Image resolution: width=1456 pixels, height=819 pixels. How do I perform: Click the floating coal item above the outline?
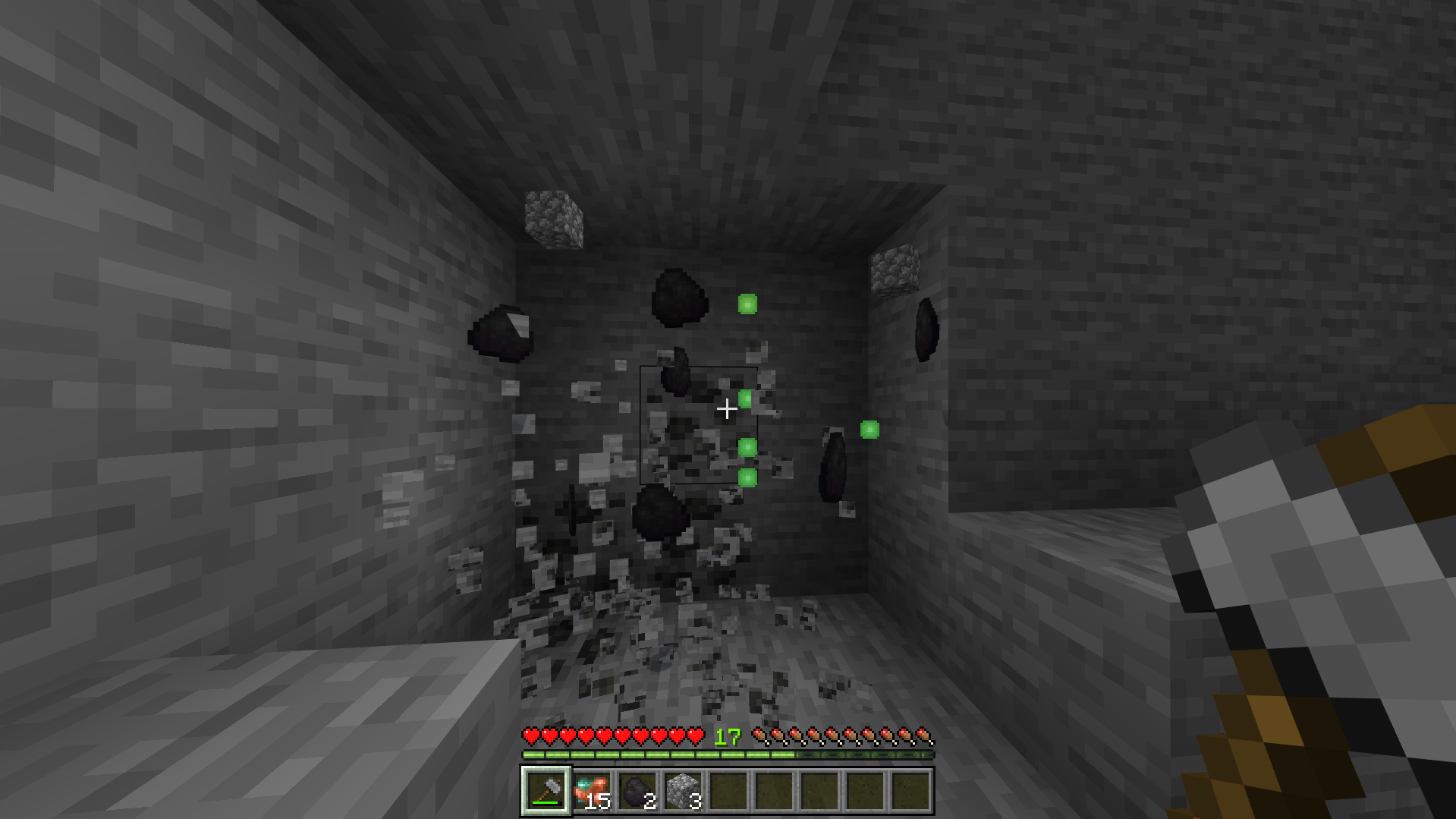pyautogui.click(x=679, y=298)
